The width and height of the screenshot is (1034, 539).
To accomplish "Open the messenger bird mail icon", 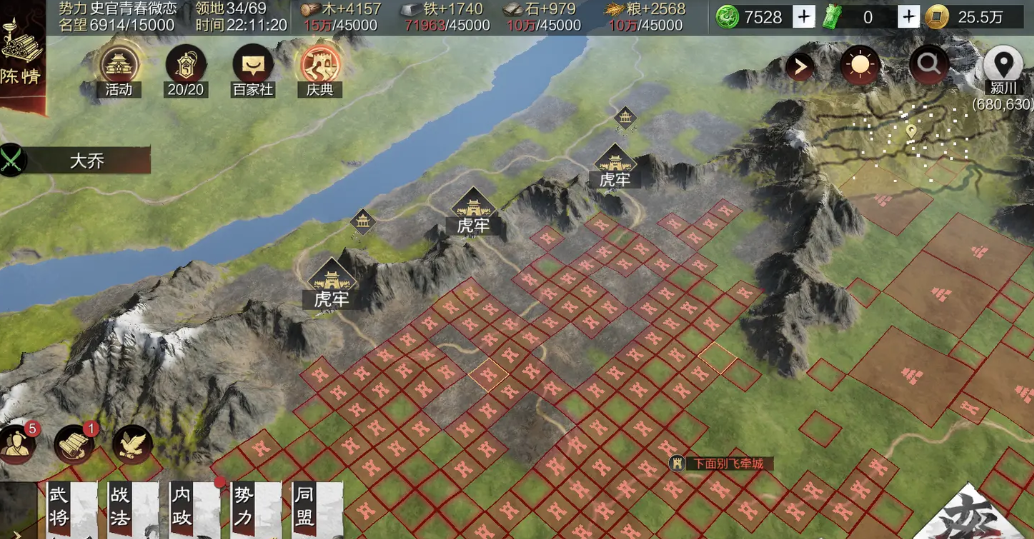I will point(131,444).
